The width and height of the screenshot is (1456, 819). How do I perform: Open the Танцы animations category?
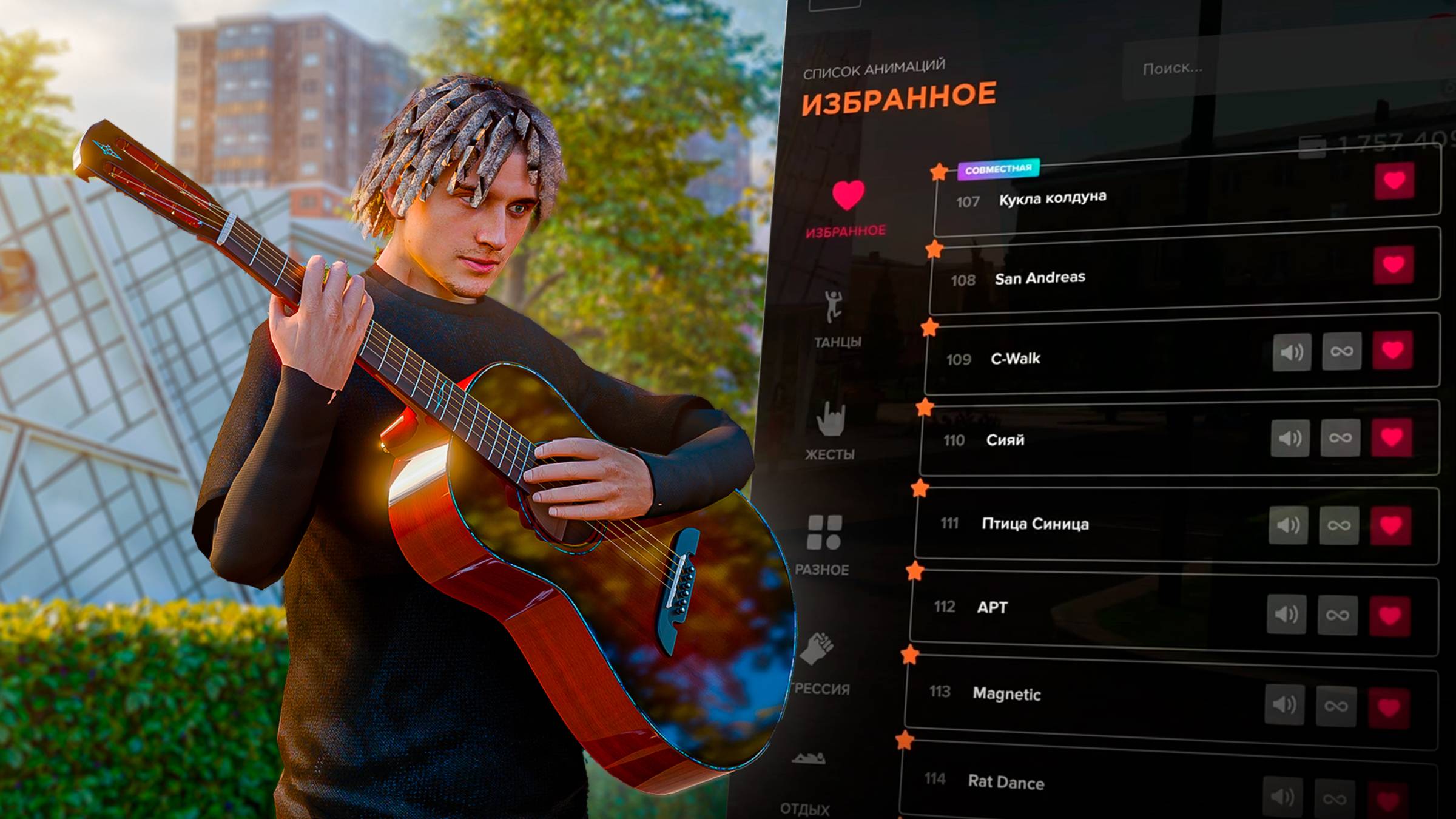(836, 318)
